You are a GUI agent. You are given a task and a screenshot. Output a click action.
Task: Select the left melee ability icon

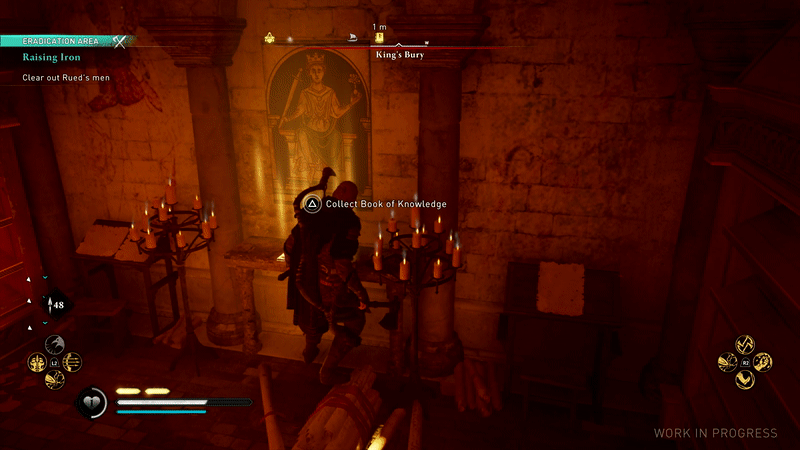coord(728,361)
